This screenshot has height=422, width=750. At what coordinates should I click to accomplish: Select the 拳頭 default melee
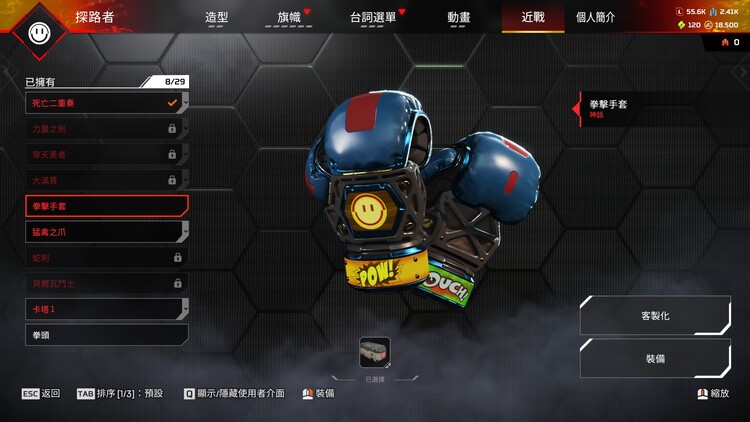pos(106,335)
